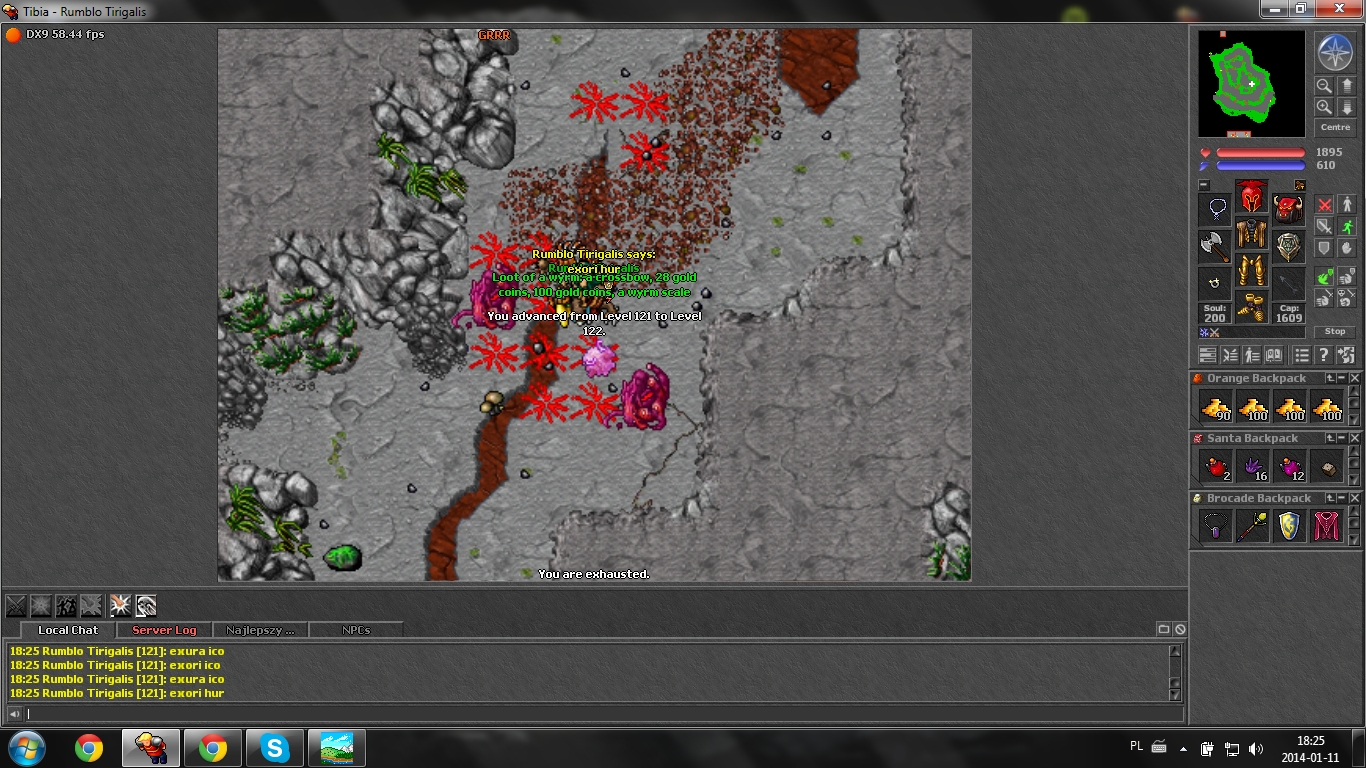
Task: Select the blue-yellow shield in Brocade Backpack
Action: 1289,526
